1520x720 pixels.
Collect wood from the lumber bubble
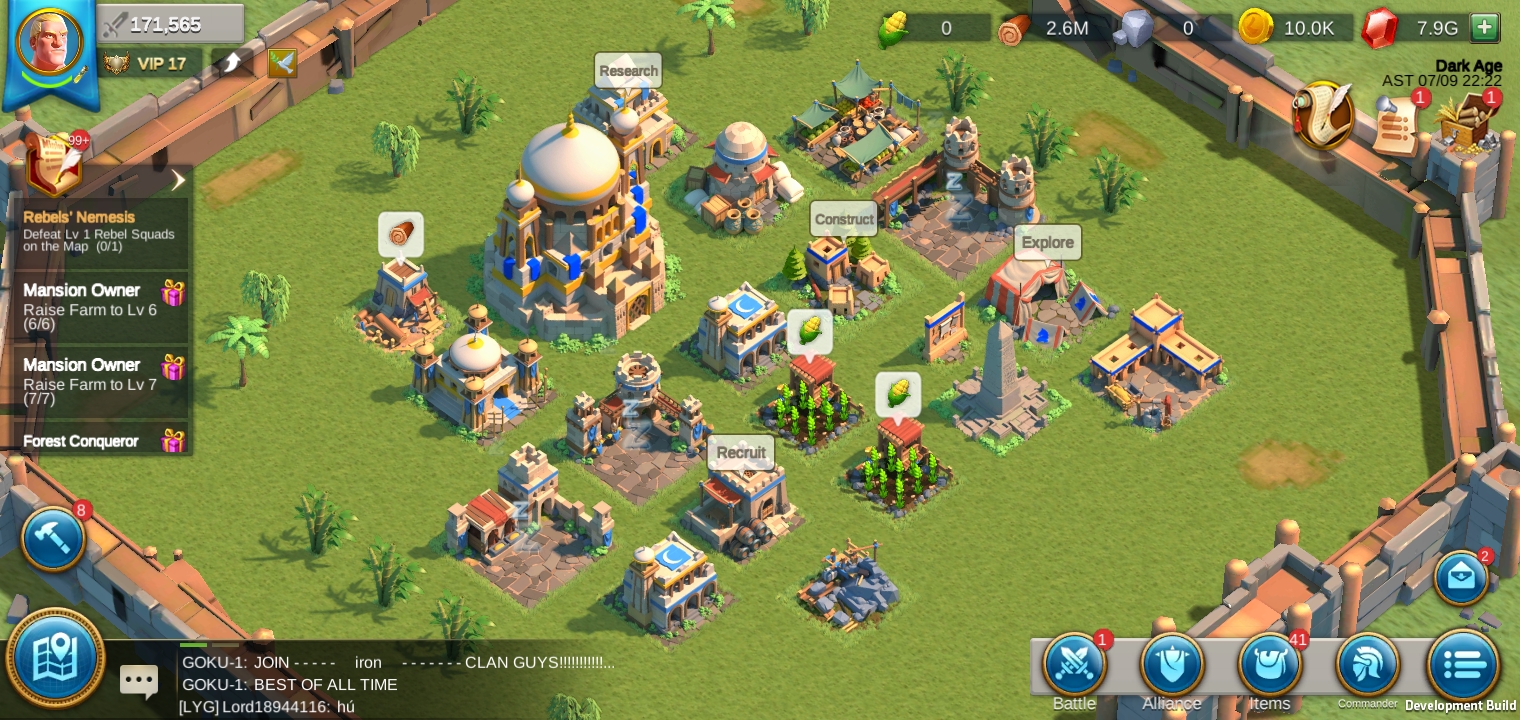pos(402,232)
